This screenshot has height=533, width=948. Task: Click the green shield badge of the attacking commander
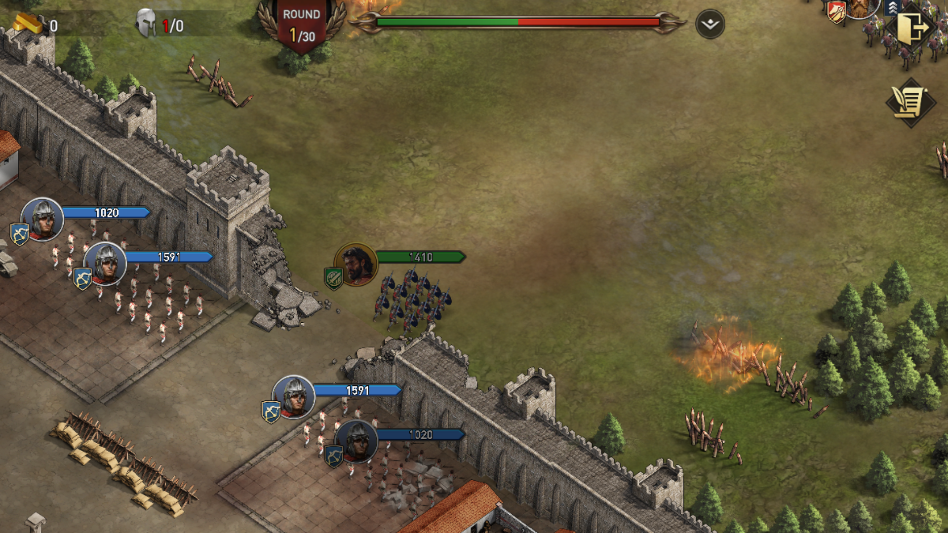point(334,278)
